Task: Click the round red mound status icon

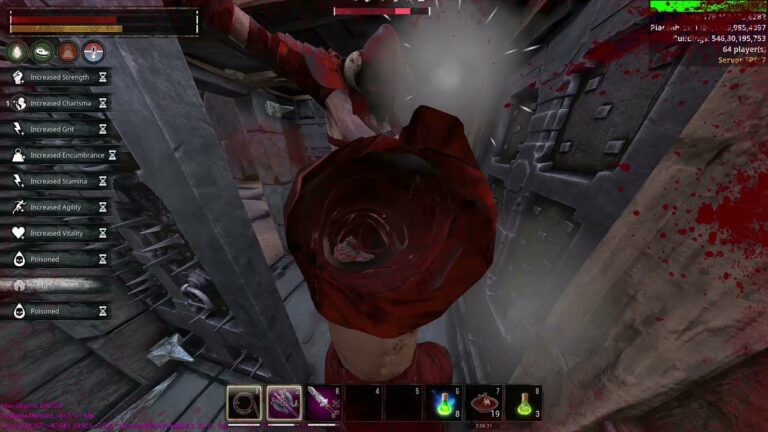Action: [x=68, y=52]
